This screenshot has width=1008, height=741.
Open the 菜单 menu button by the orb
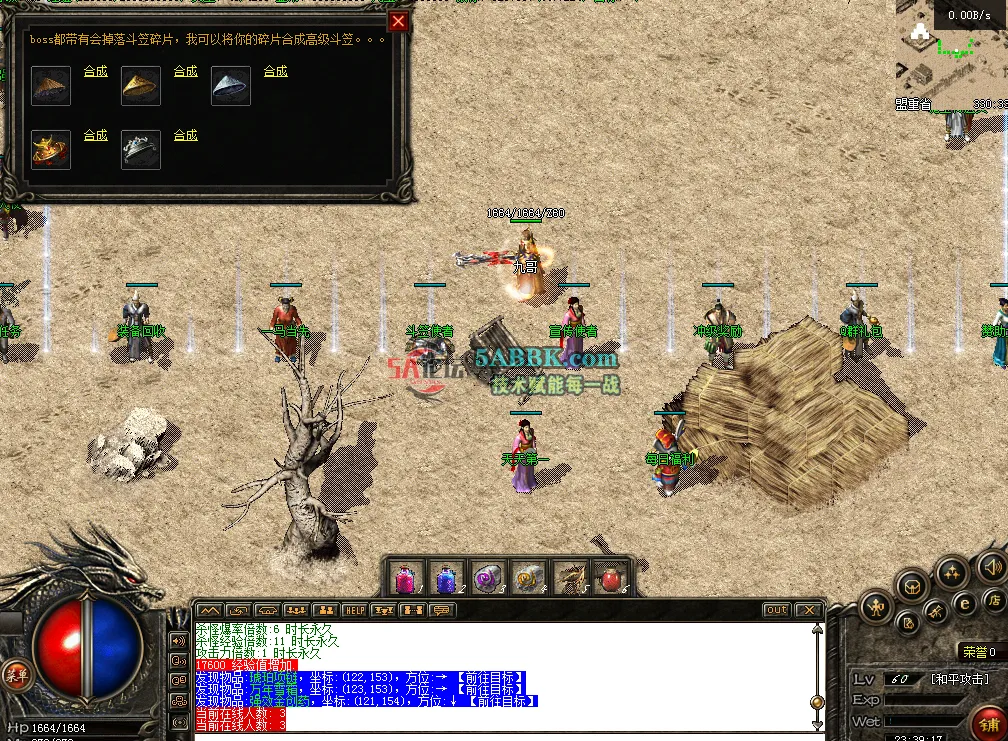point(15,673)
